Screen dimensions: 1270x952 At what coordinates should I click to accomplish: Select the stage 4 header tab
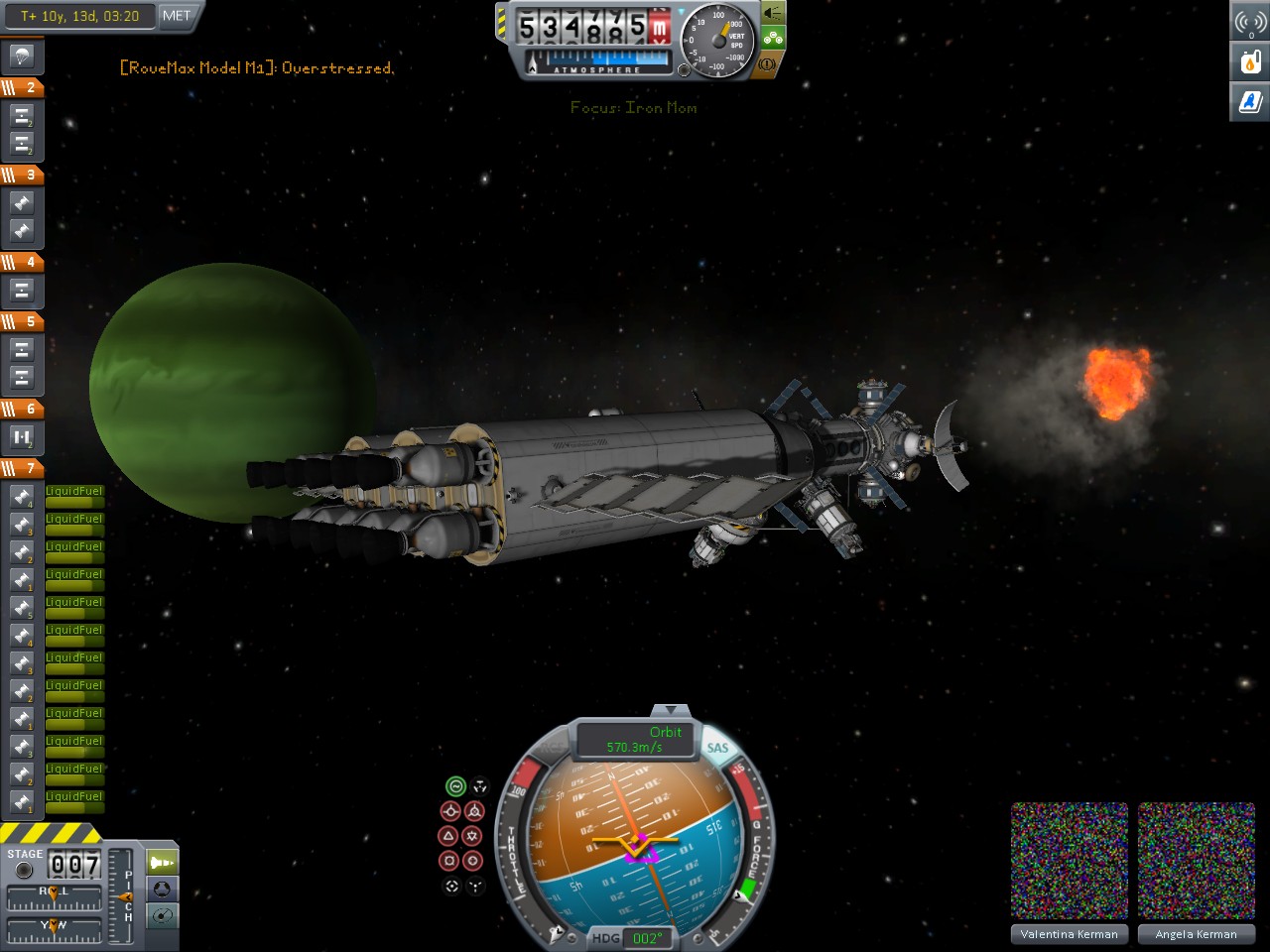click(x=22, y=262)
